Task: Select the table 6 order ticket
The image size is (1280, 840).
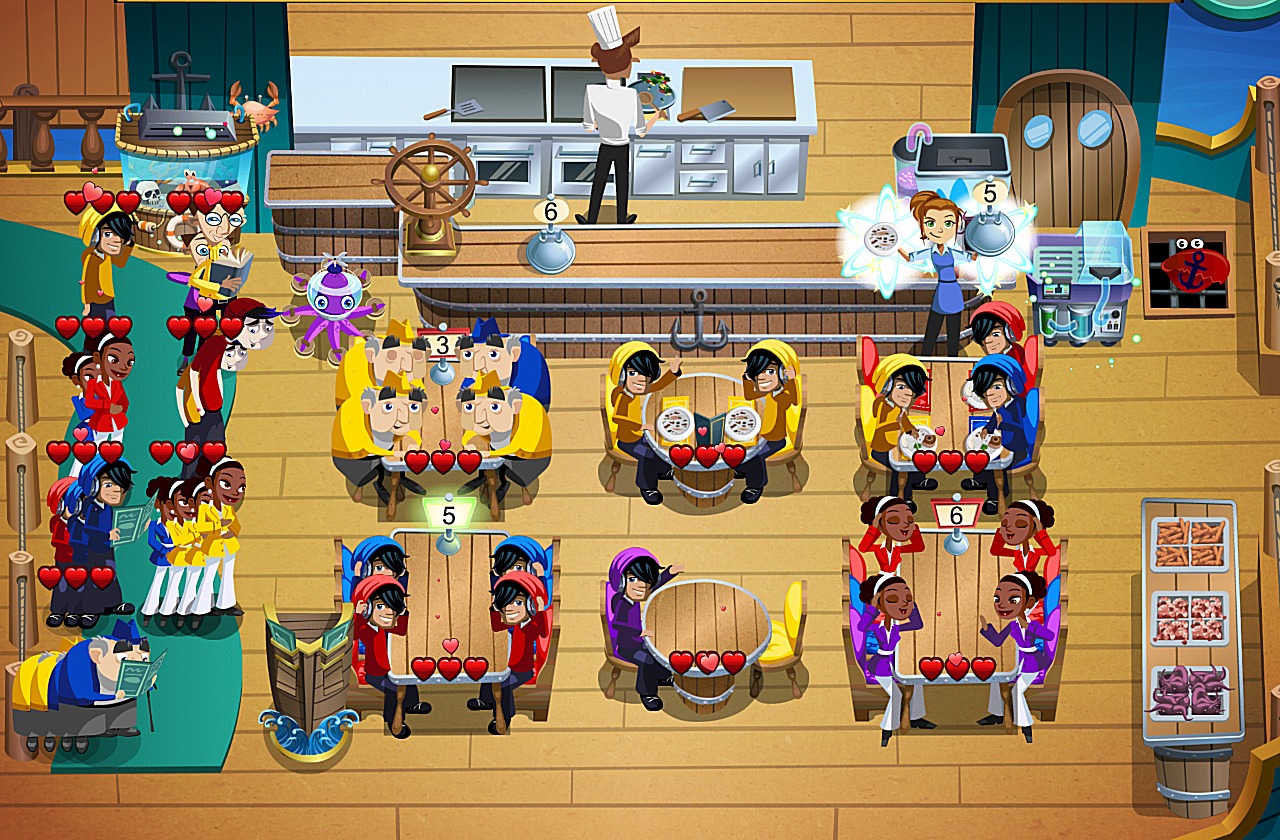Action: point(956,515)
